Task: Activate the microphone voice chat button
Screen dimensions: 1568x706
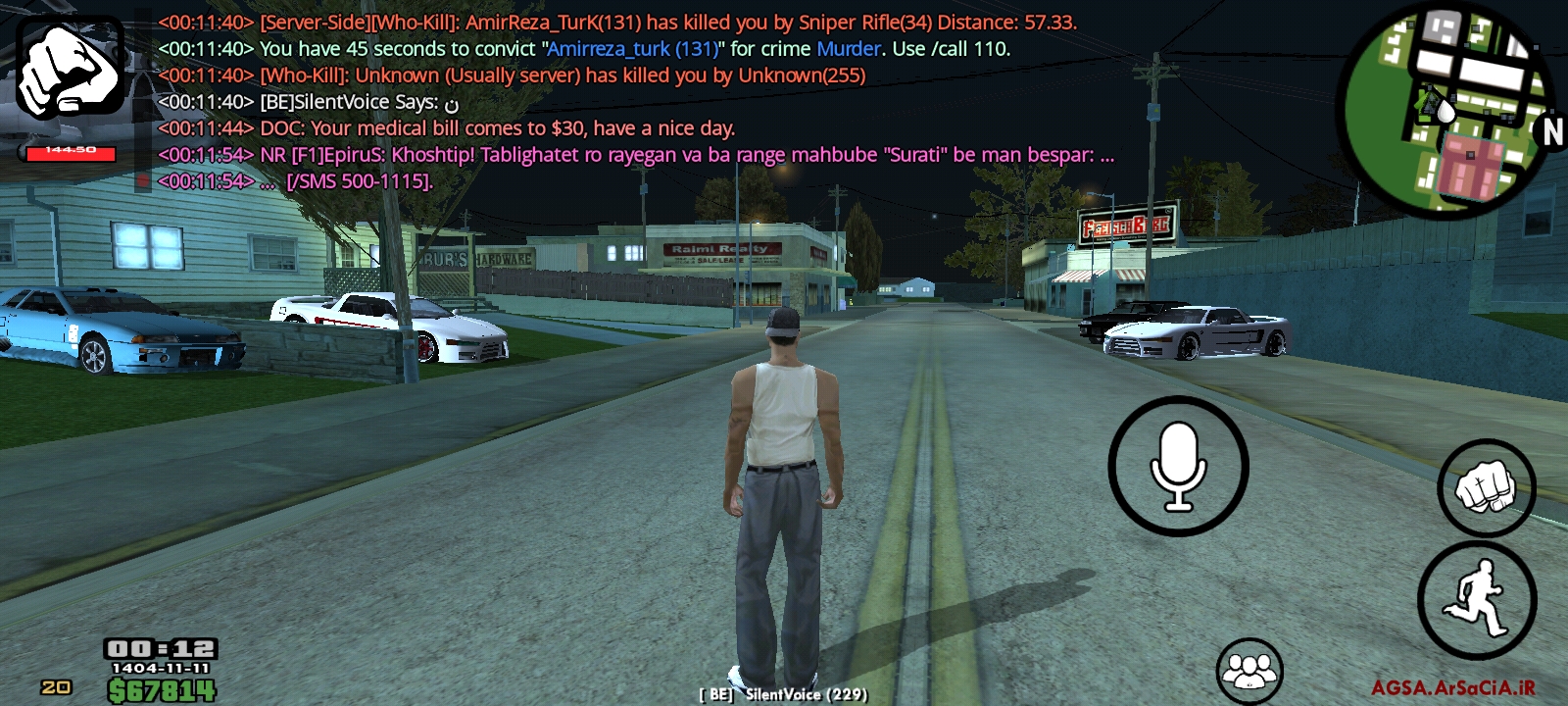Action: 1178,467
